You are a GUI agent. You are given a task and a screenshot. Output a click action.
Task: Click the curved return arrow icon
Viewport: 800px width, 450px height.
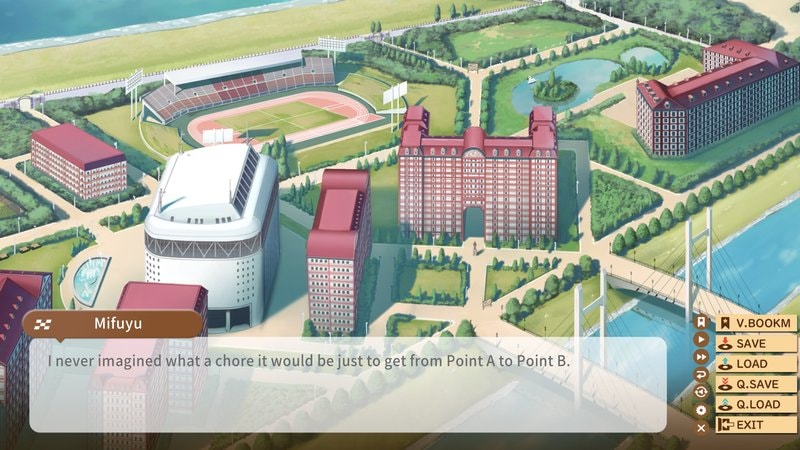[701, 374]
